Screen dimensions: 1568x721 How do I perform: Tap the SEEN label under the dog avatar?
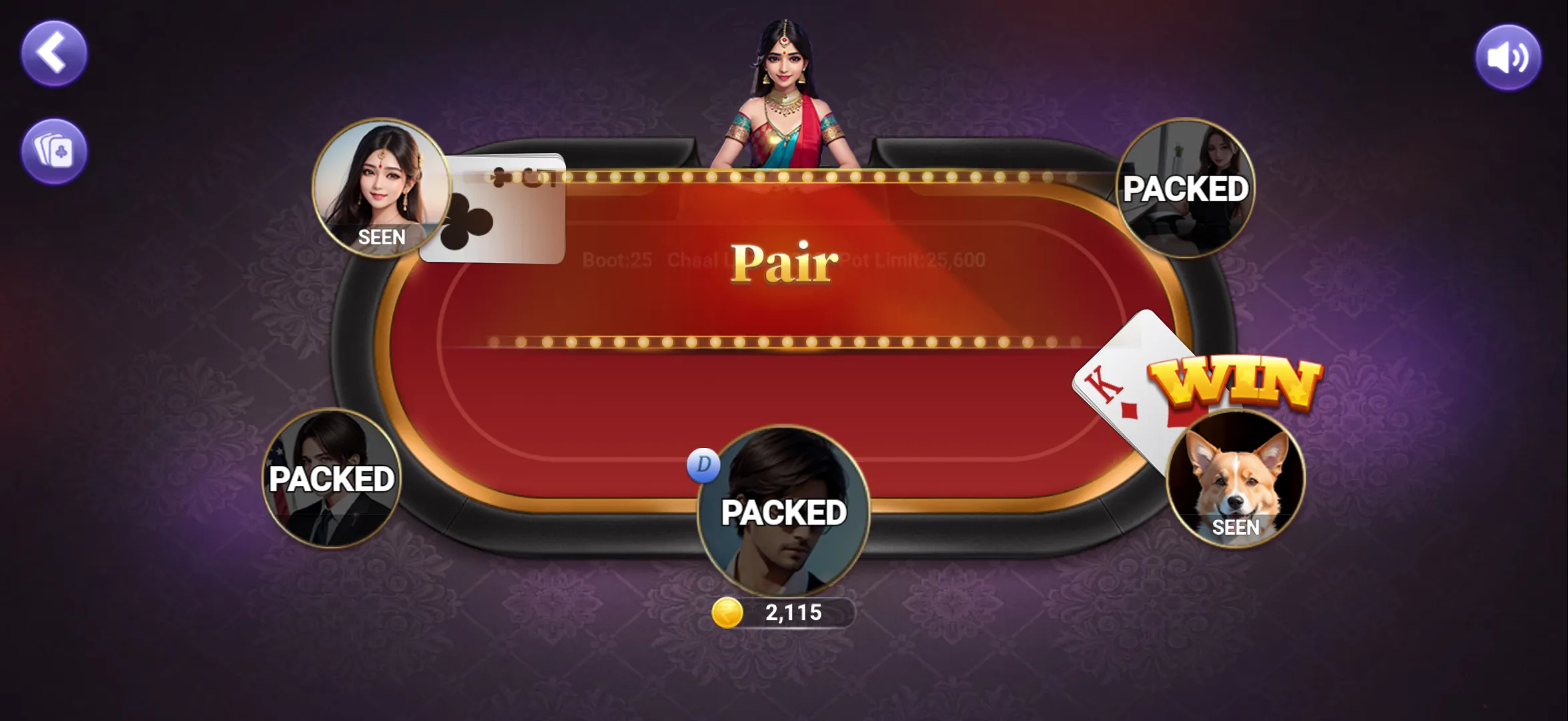pyautogui.click(x=1236, y=528)
